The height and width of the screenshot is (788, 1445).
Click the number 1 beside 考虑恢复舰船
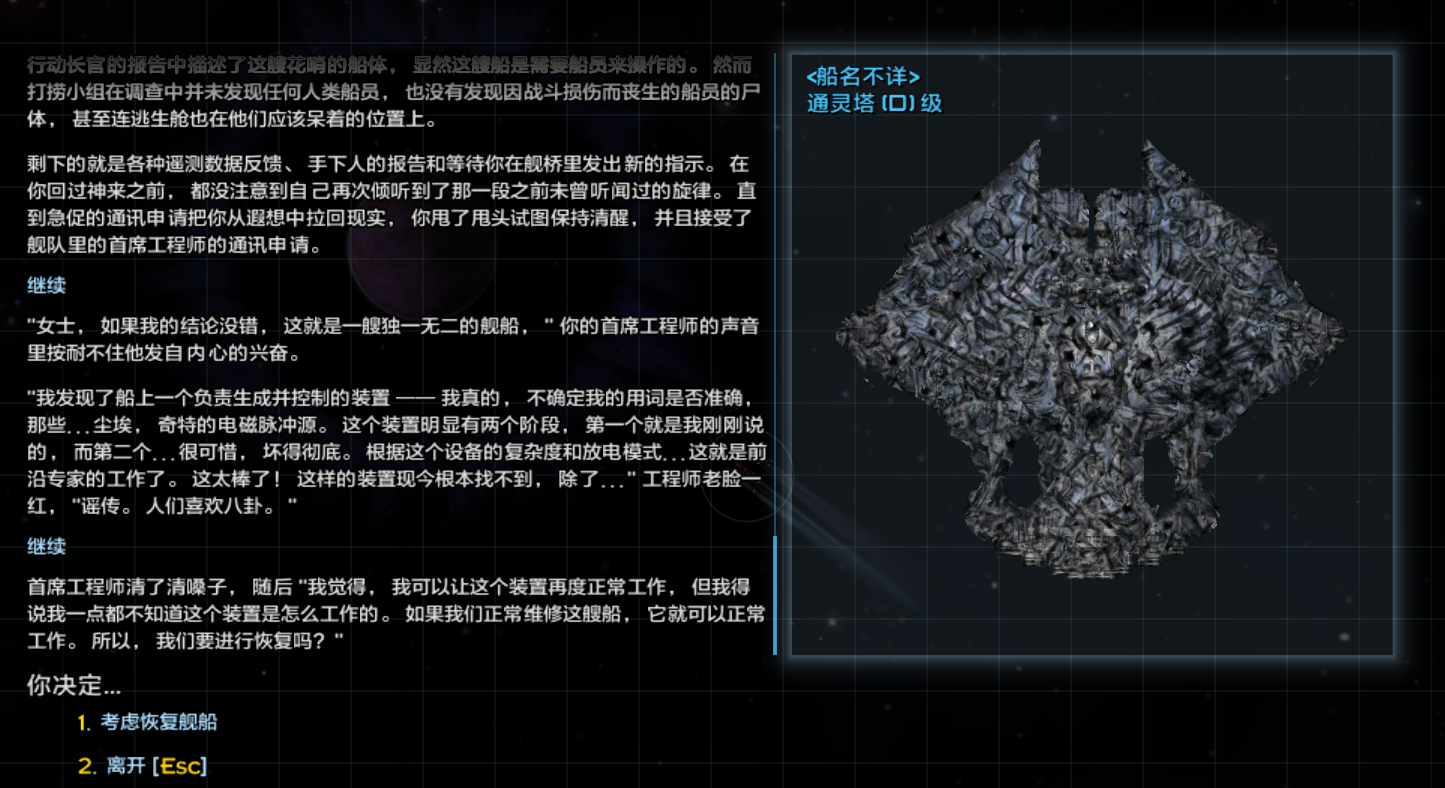point(87,721)
